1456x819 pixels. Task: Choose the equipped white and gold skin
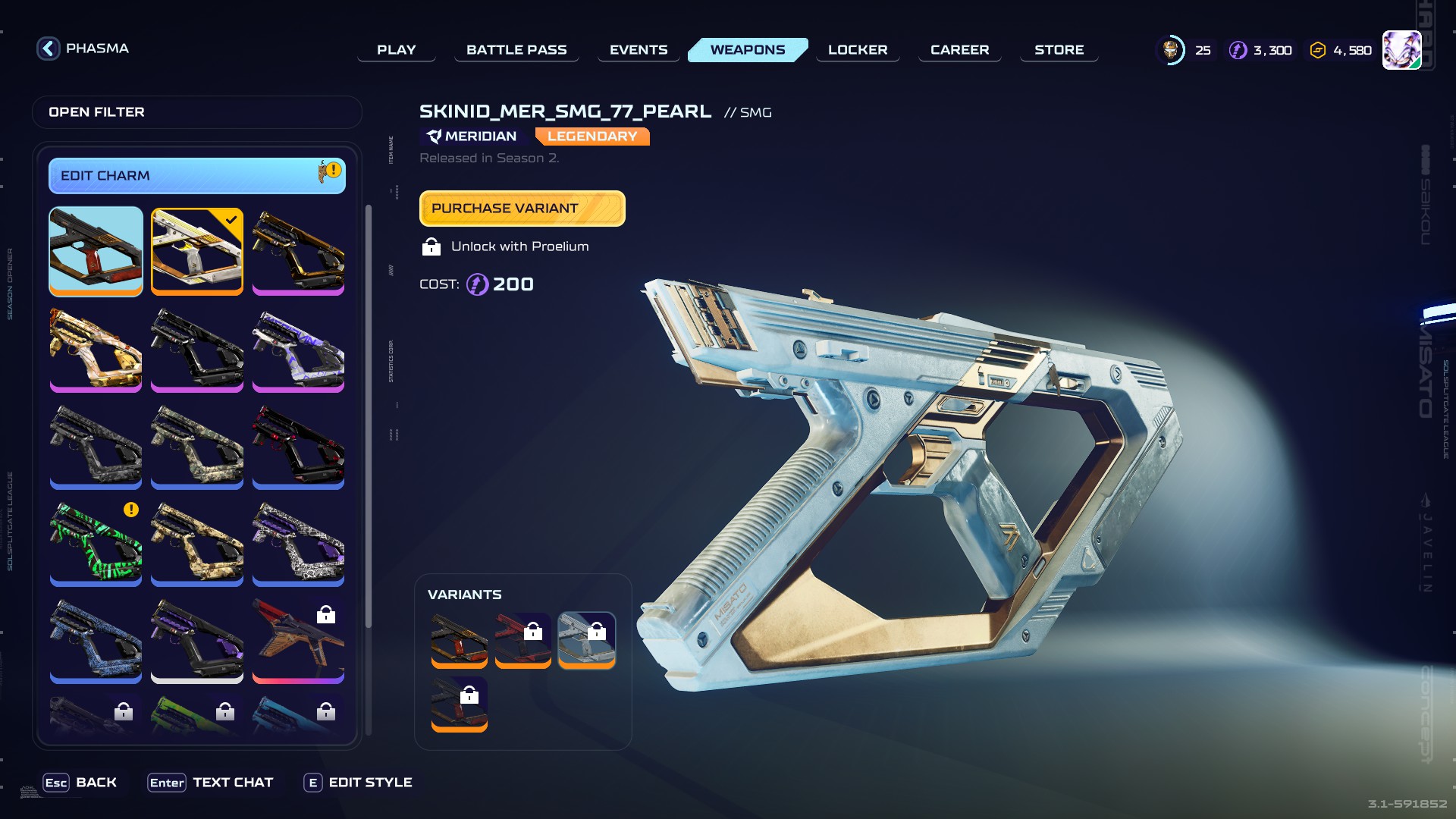197,250
